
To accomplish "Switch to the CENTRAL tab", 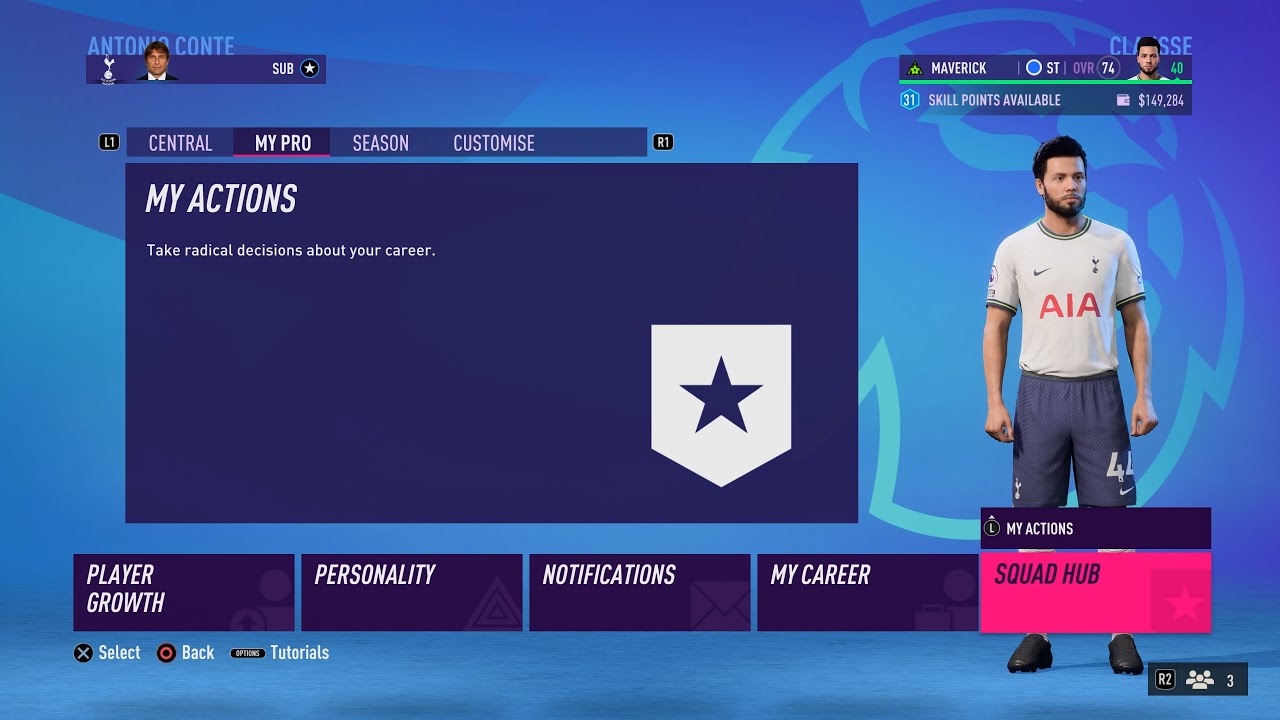I will [180, 143].
